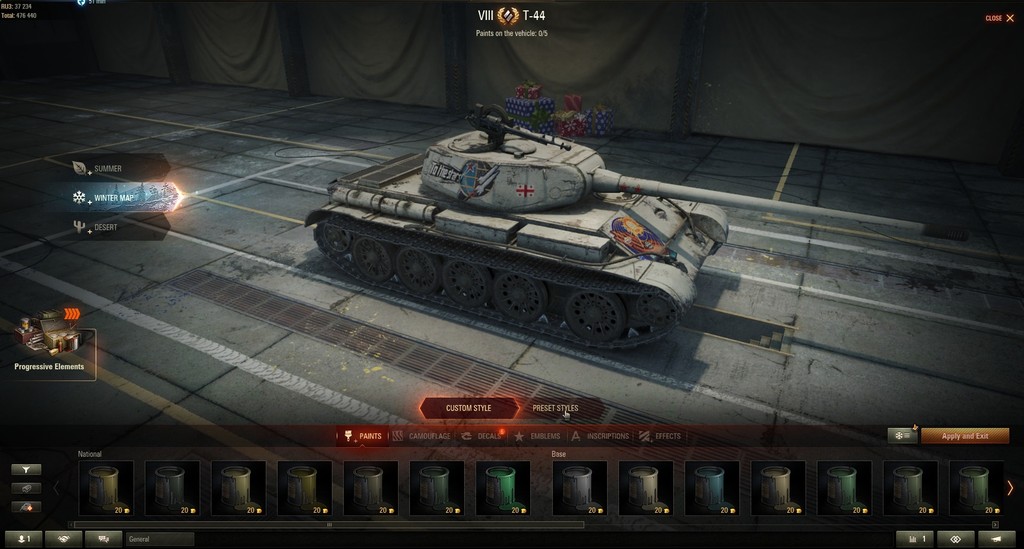This screenshot has width=1024, height=549.
Task: Choose the Winter Map season
Action: [x=112, y=198]
